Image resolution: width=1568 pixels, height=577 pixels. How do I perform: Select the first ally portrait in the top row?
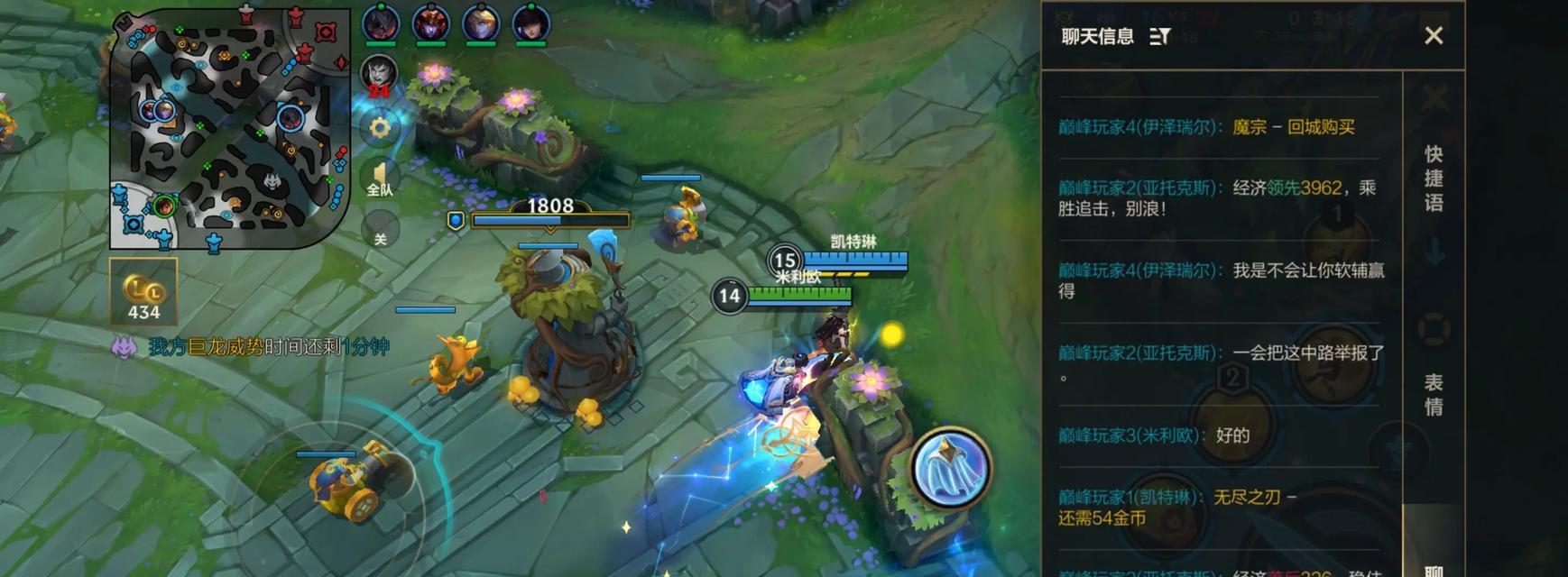pyautogui.click(x=381, y=23)
